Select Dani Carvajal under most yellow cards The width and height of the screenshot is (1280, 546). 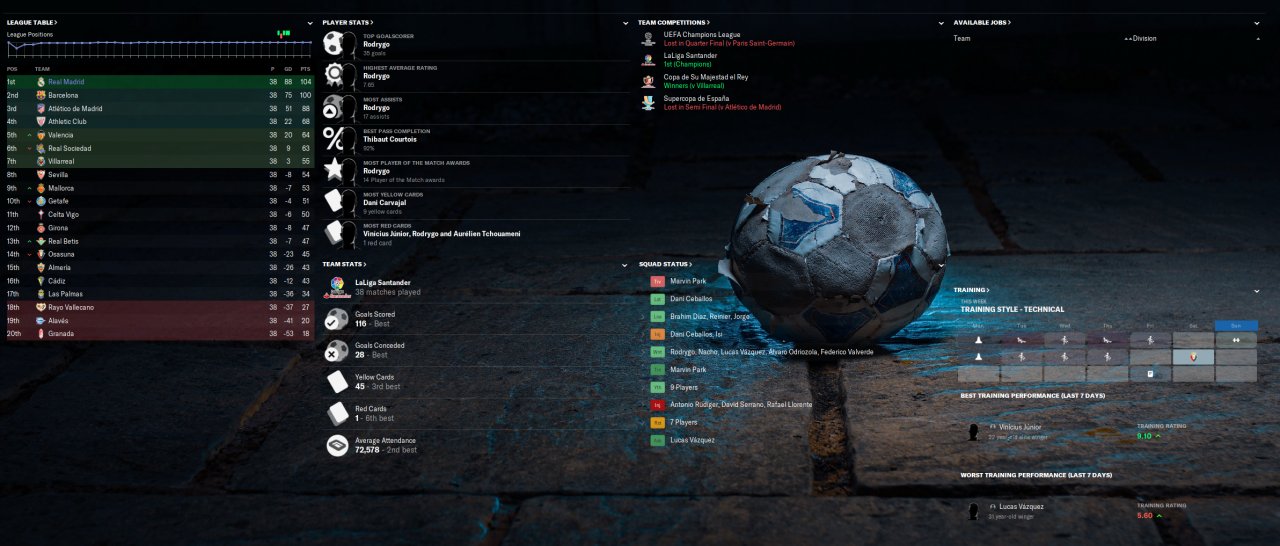click(385, 203)
